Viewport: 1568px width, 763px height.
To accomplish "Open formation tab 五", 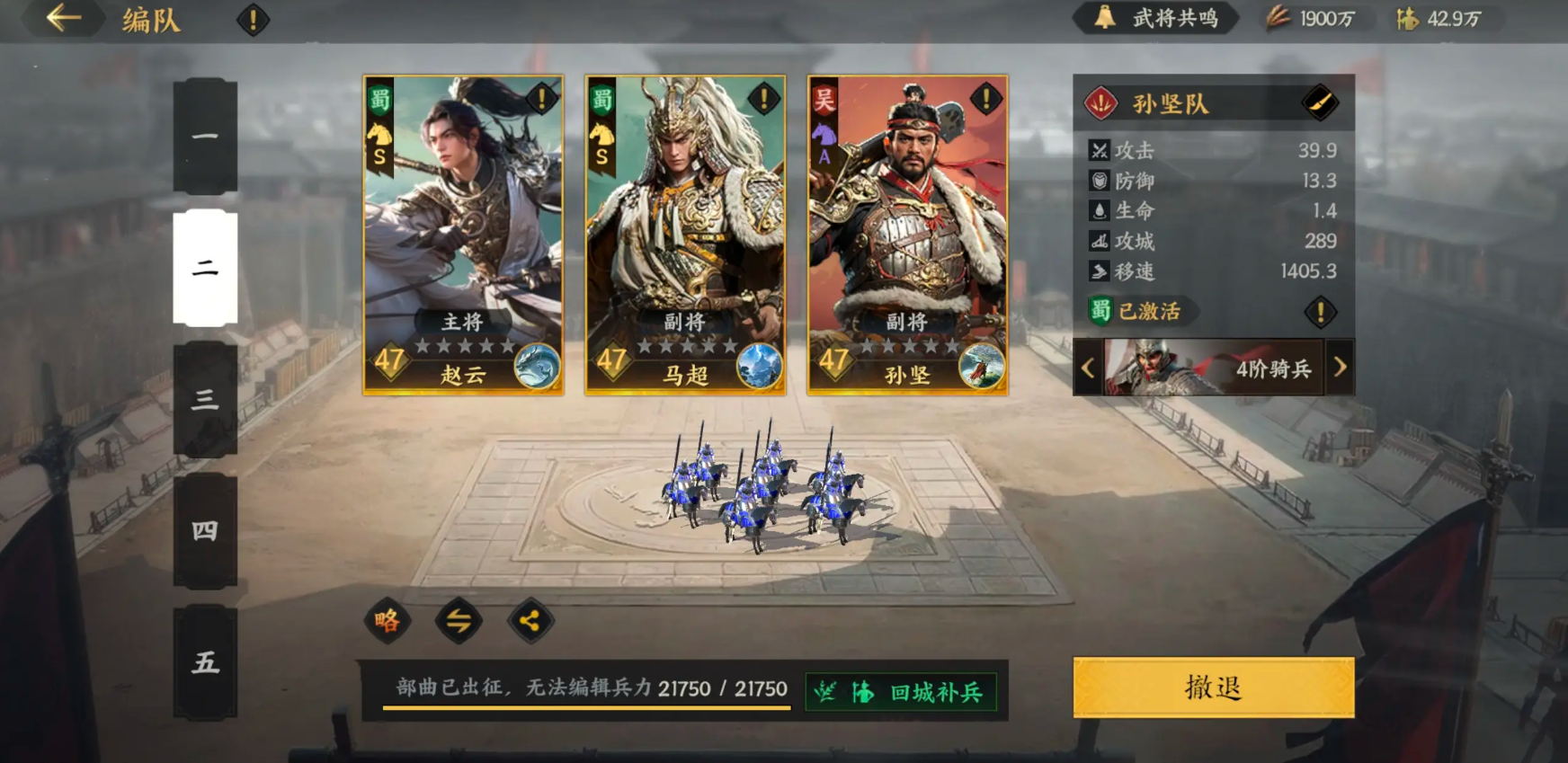I will point(205,664).
